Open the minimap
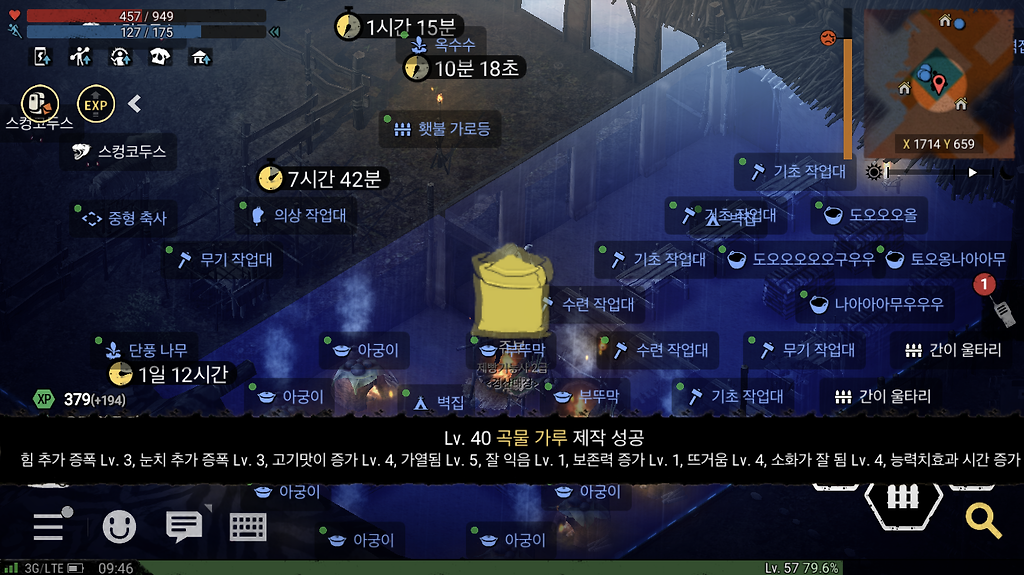Image resolution: width=1024 pixels, height=575 pixels. pos(938,82)
